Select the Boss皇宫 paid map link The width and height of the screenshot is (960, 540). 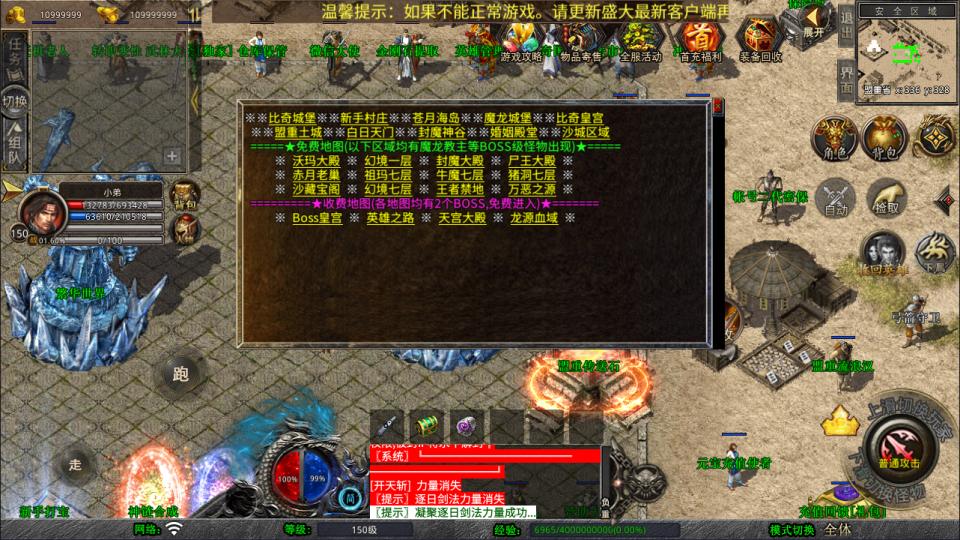pos(317,218)
